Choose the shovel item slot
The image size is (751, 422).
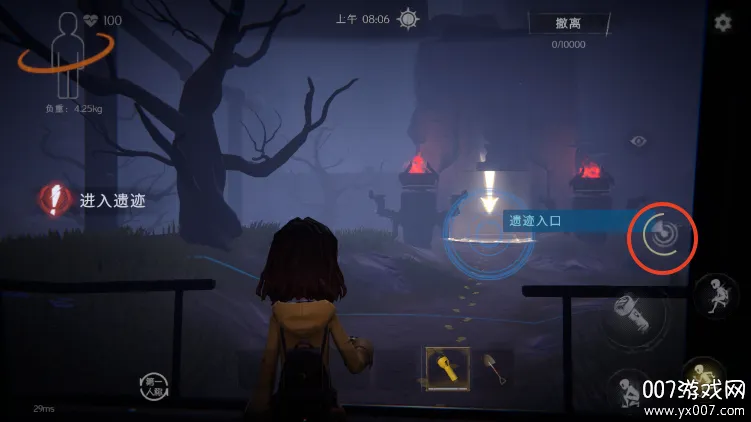tap(493, 367)
